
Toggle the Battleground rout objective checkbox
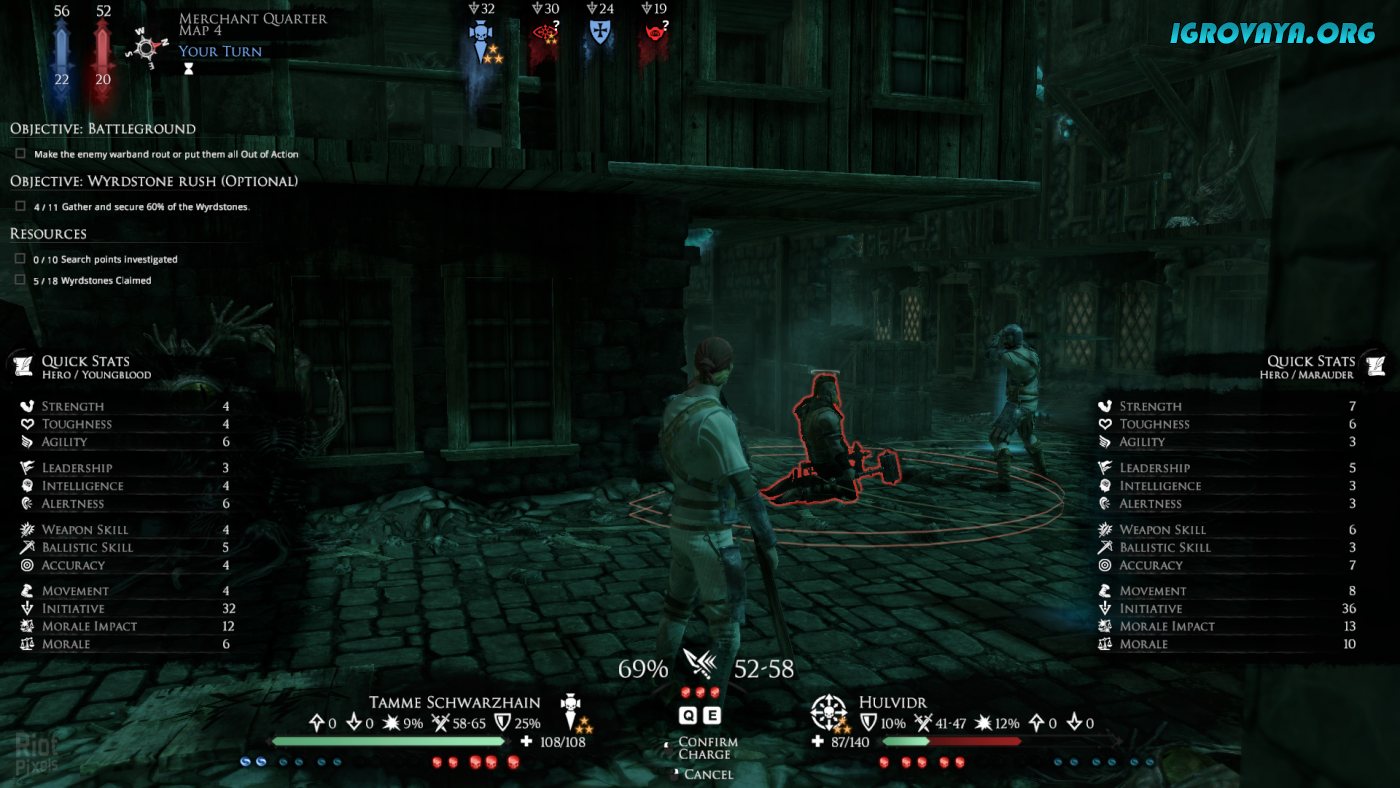coord(21,154)
